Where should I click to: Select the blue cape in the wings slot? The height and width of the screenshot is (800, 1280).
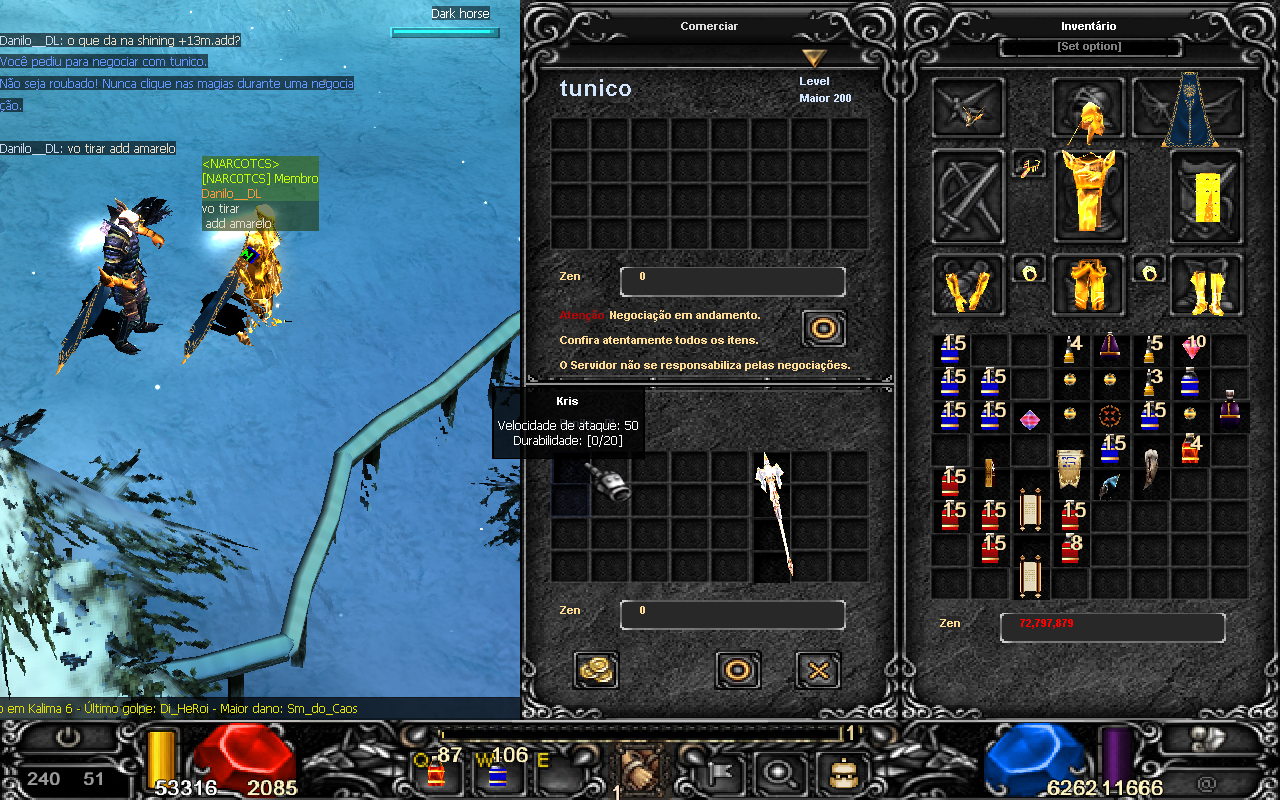pyautogui.click(x=1187, y=109)
